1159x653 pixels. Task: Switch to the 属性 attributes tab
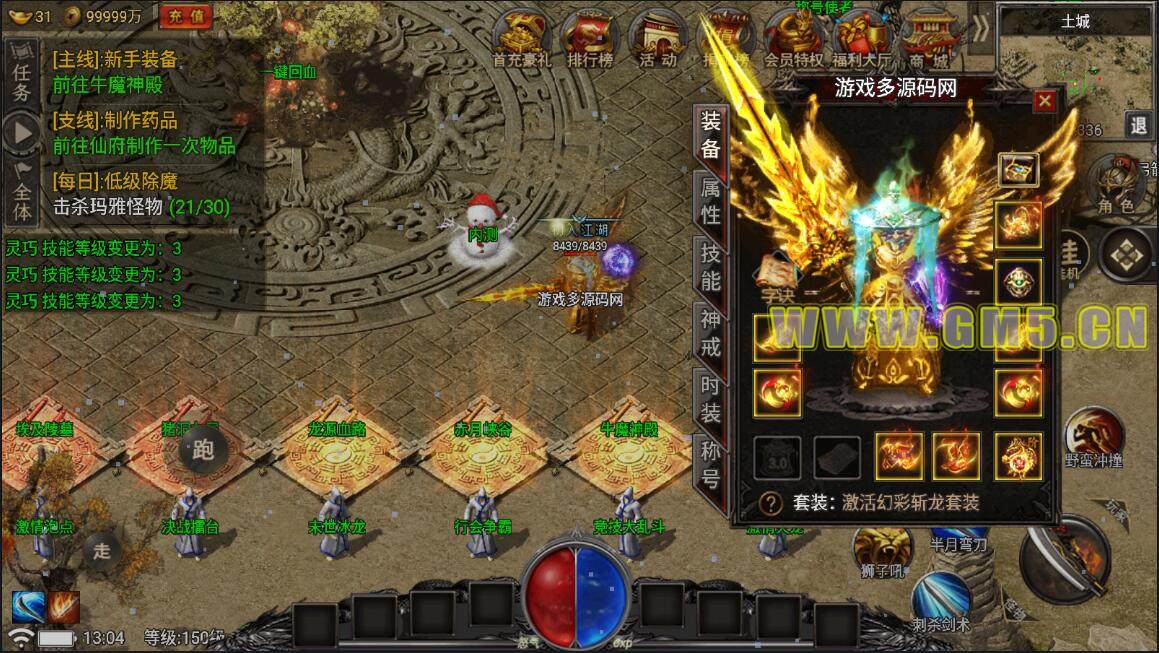pyautogui.click(x=710, y=201)
